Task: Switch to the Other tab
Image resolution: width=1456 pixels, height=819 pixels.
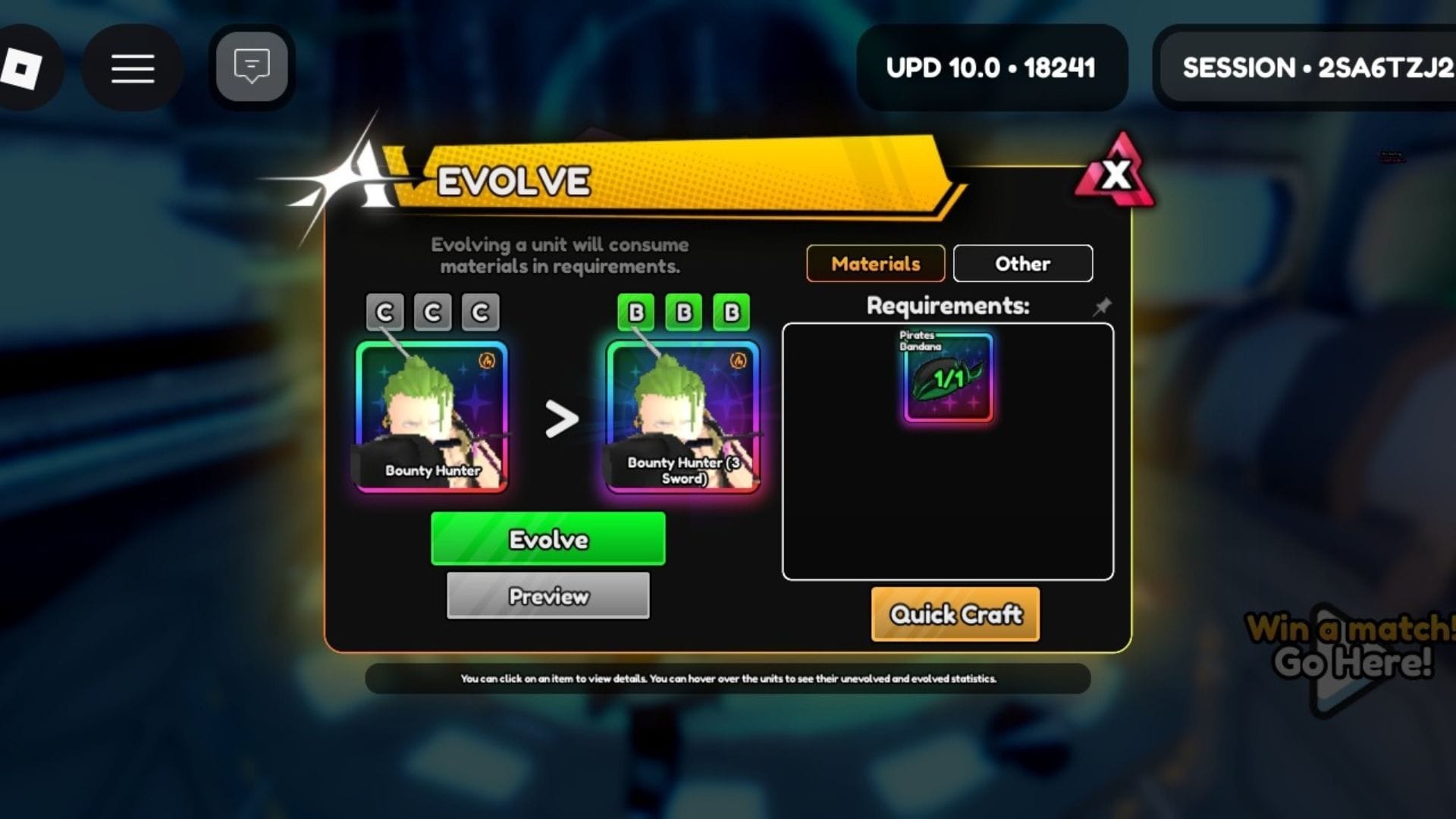Action: 1022,264
